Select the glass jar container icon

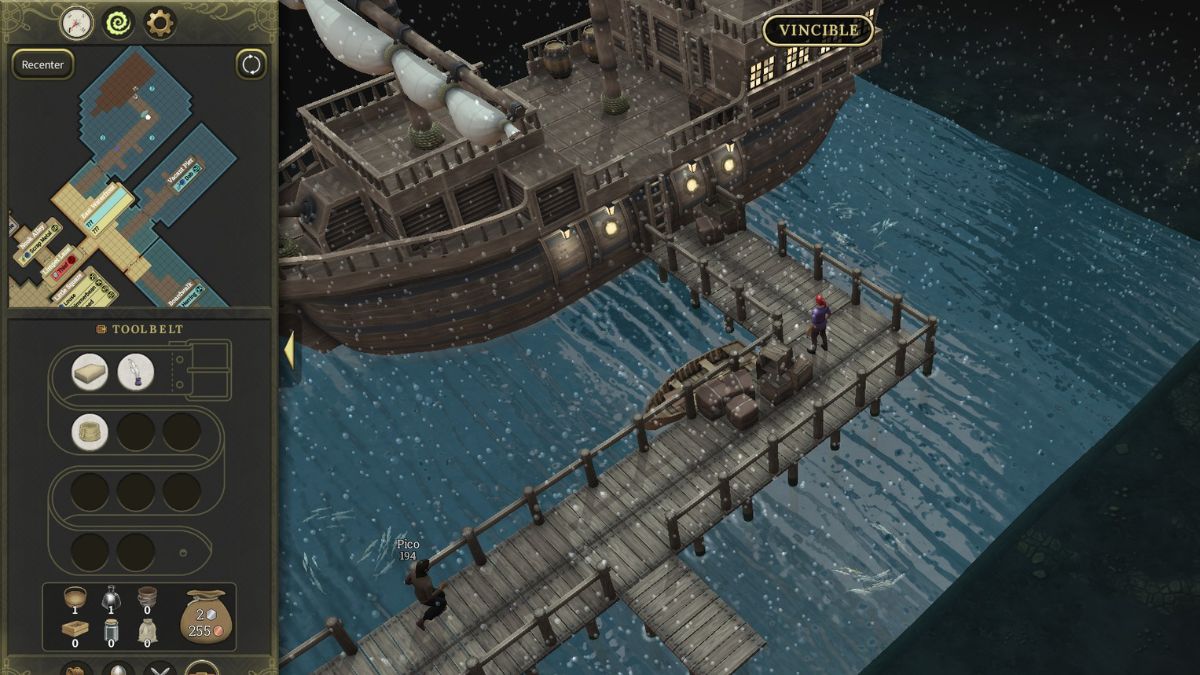[112, 630]
